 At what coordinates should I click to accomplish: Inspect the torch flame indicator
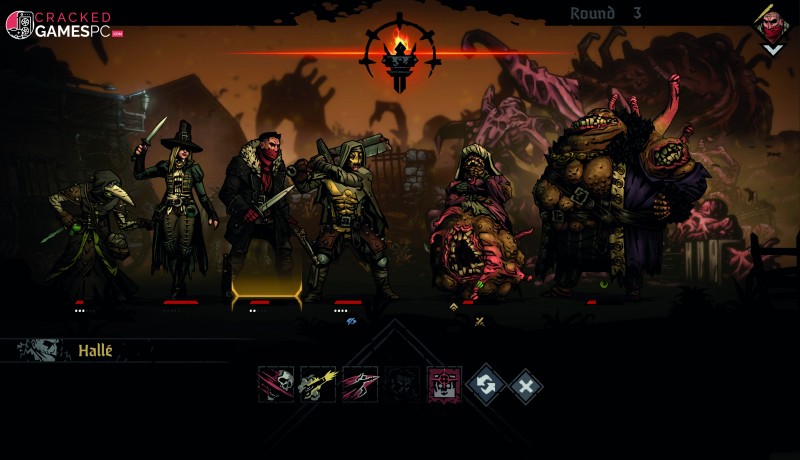click(x=400, y=50)
